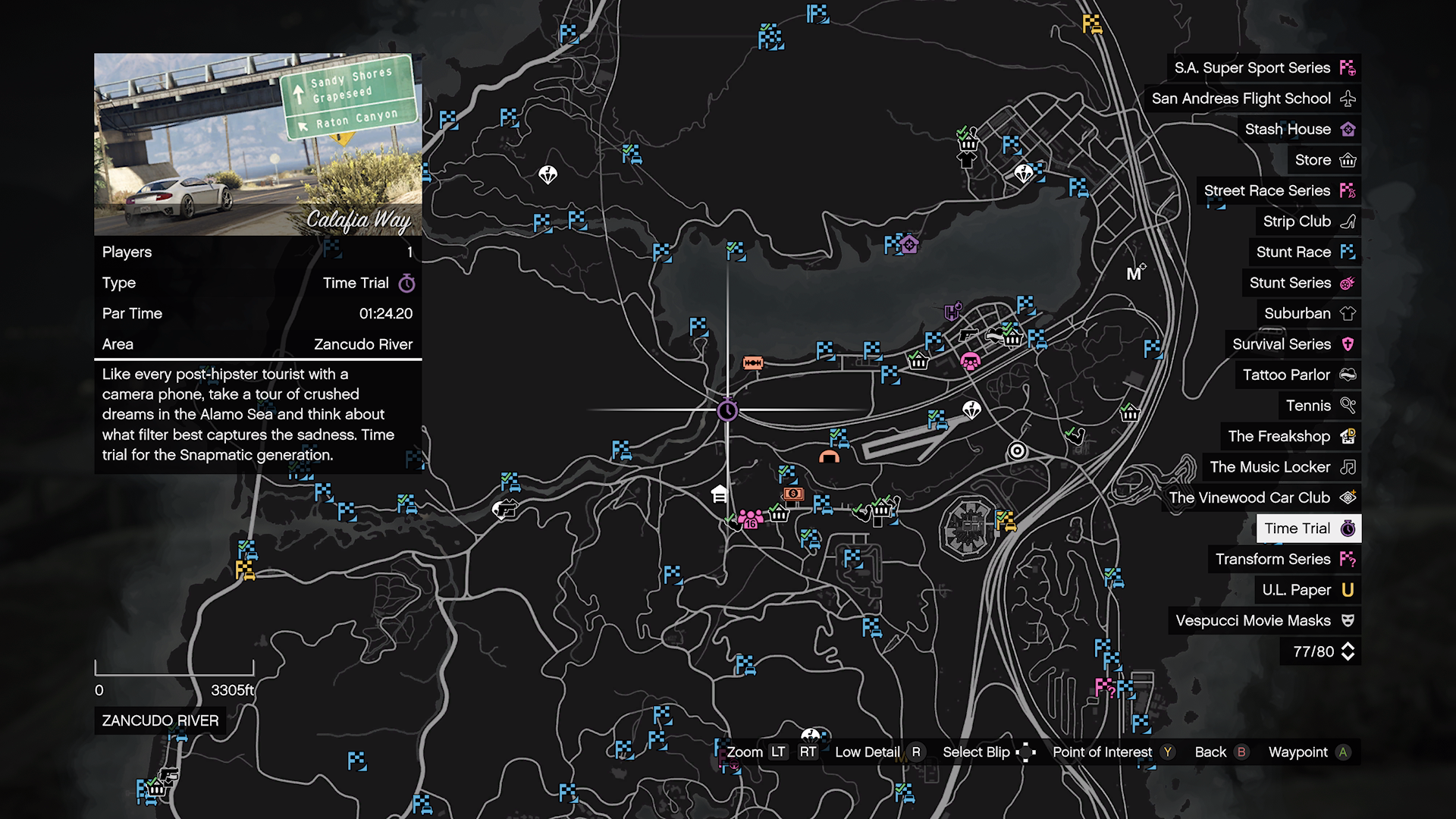
Task: Choose Transform Series in the legend
Action: (x=1284, y=560)
